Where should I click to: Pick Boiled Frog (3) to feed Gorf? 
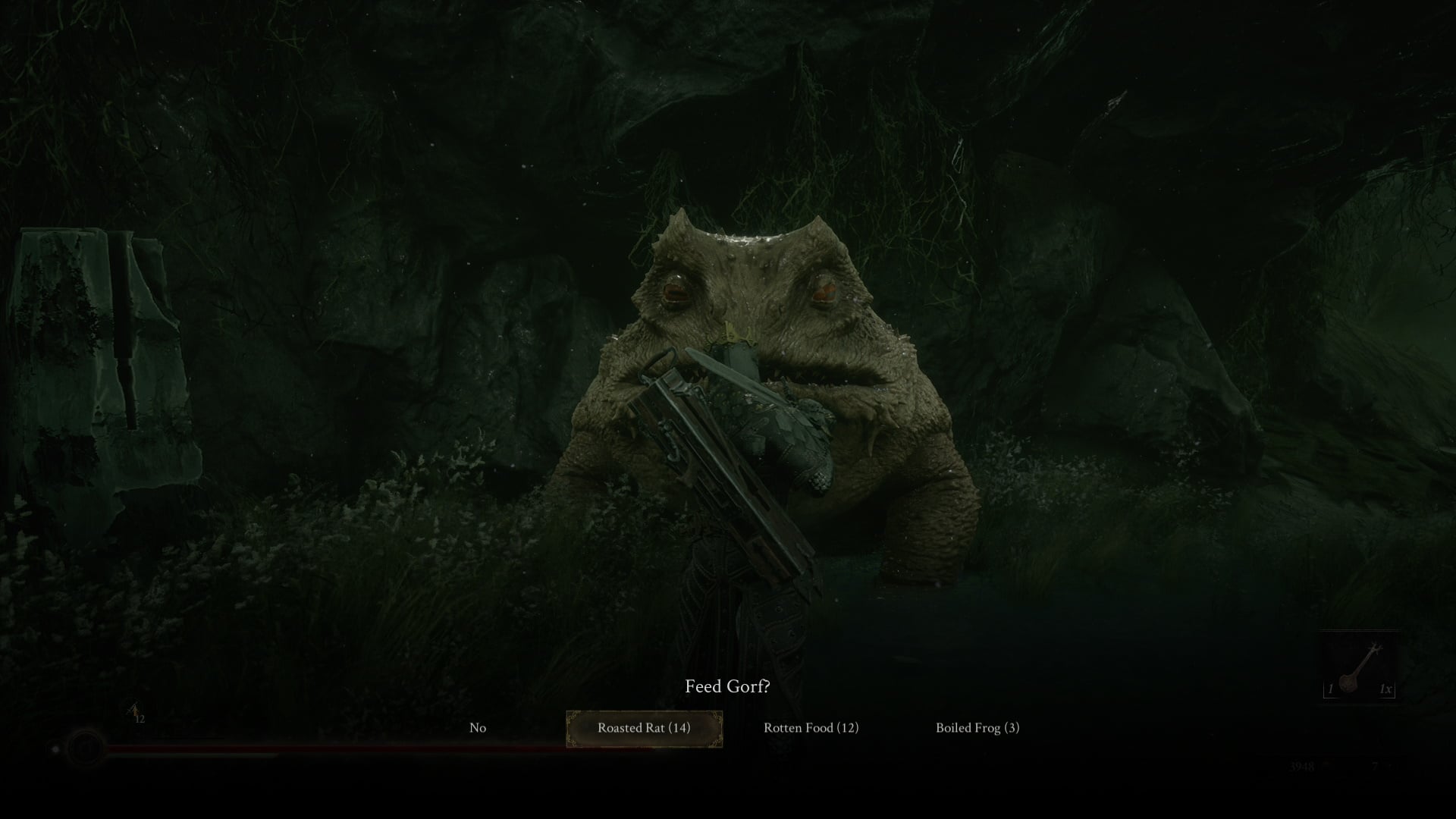point(977,726)
